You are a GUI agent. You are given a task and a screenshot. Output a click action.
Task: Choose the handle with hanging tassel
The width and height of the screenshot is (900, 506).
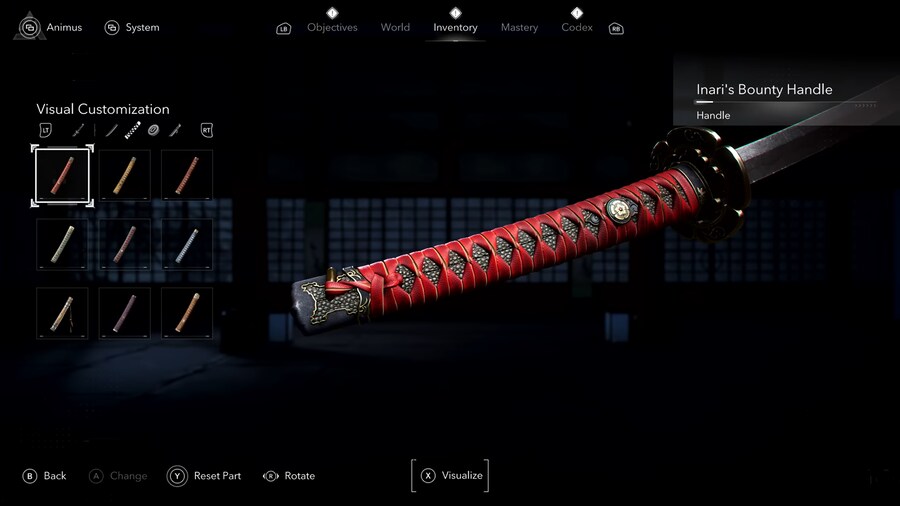point(62,313)
